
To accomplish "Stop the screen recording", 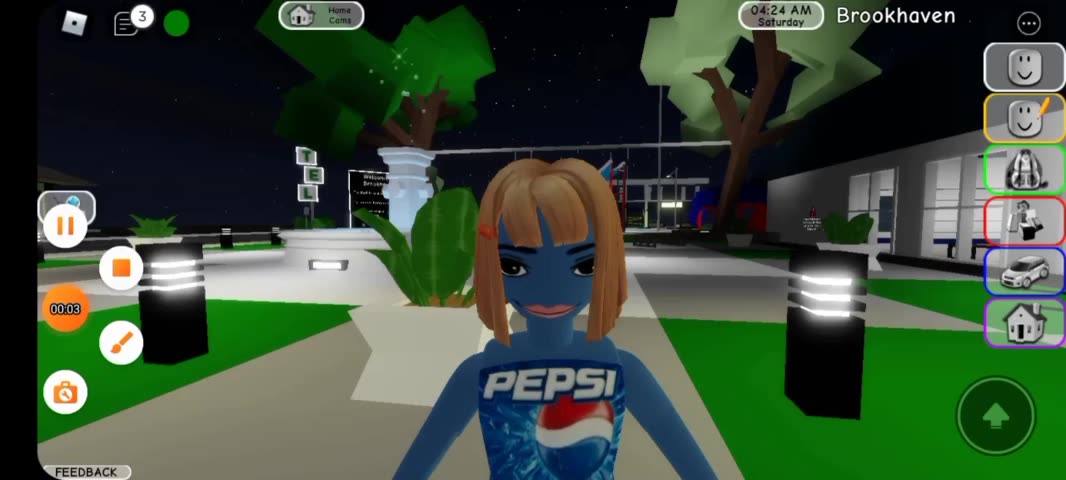I will point(121,268).
